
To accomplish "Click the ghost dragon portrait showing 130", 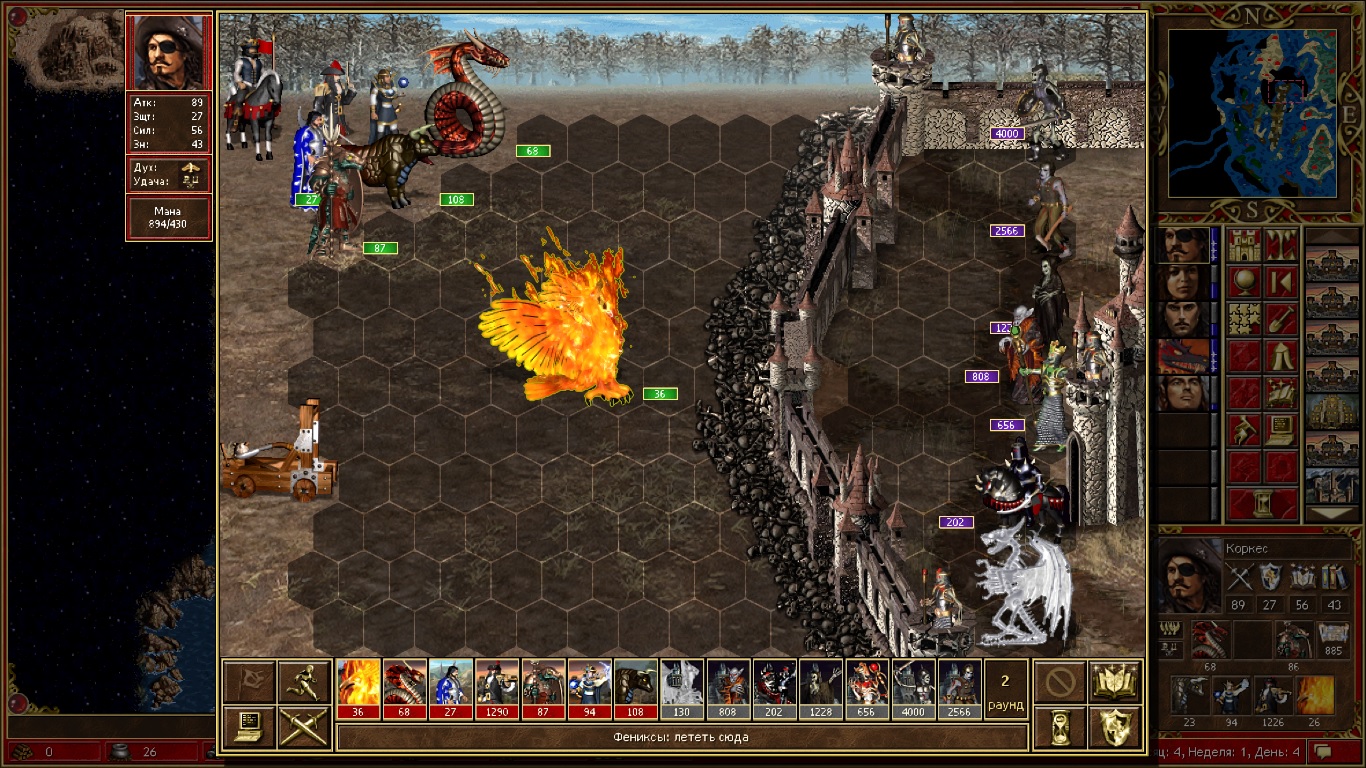I will 681,688.
